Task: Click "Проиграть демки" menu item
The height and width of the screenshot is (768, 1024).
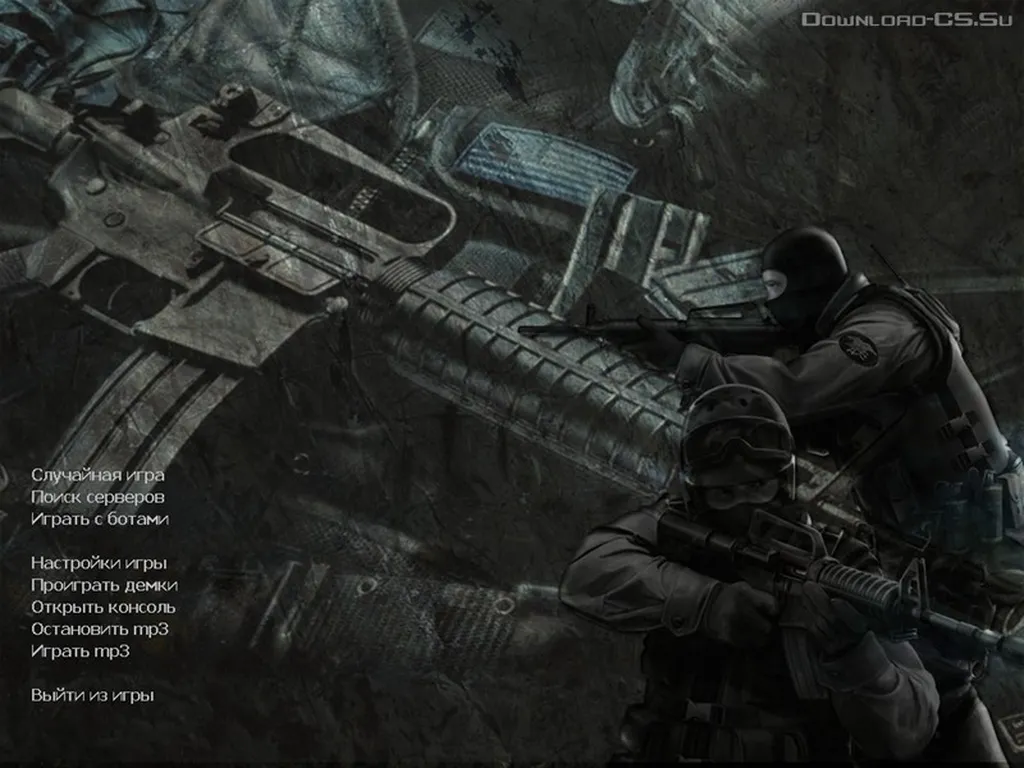Action: click(x=104, y=585)
